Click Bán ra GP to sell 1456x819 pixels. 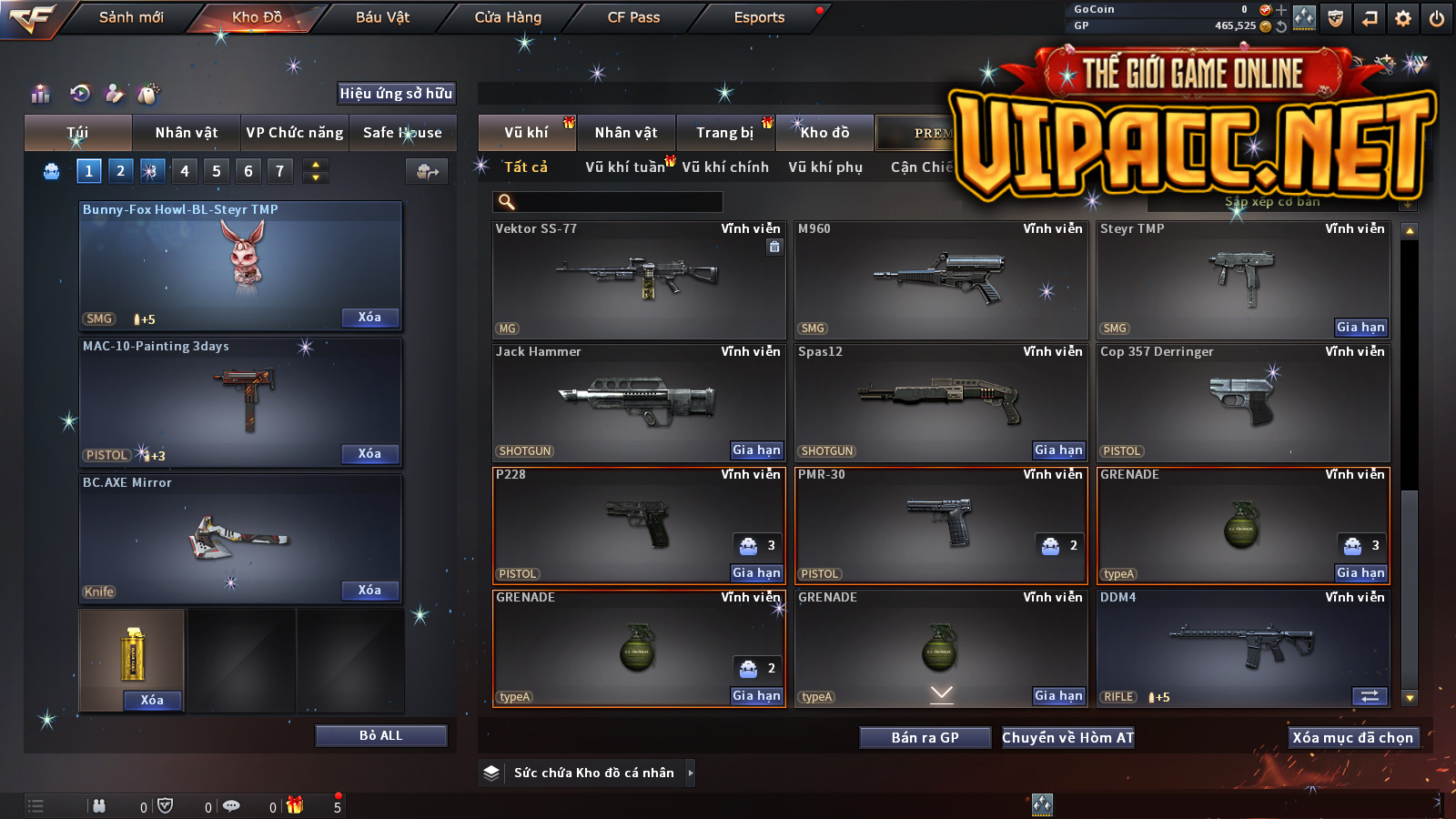tap(925, 738)
